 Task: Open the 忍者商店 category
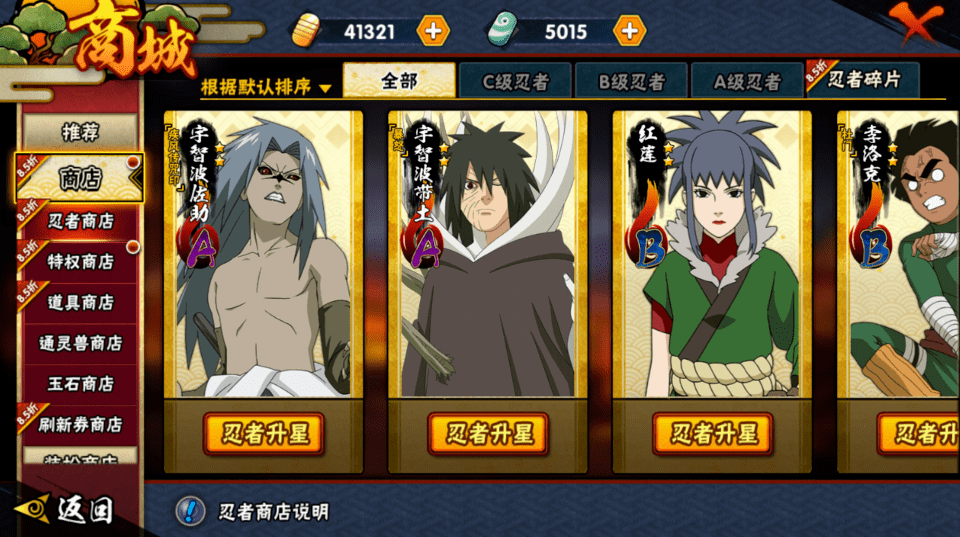pos(81,221)
